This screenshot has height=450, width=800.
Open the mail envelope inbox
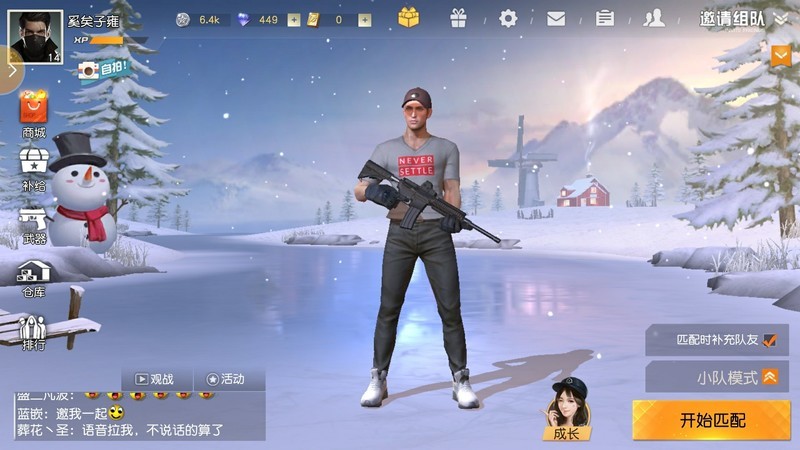(x=556, y=18)
